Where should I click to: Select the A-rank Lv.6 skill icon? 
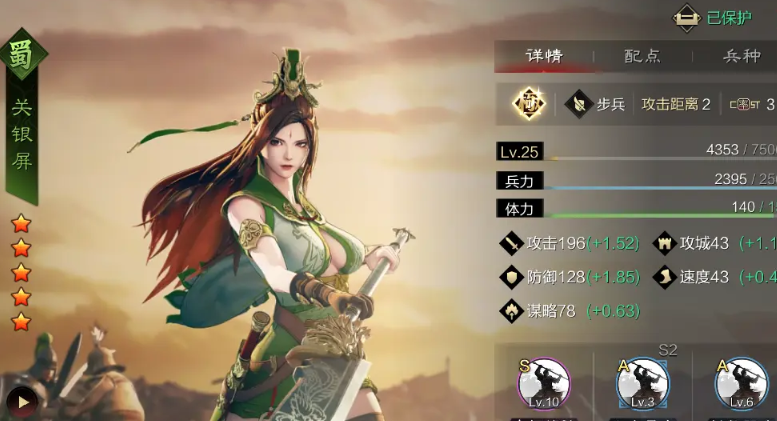click(x=741, y=384)
